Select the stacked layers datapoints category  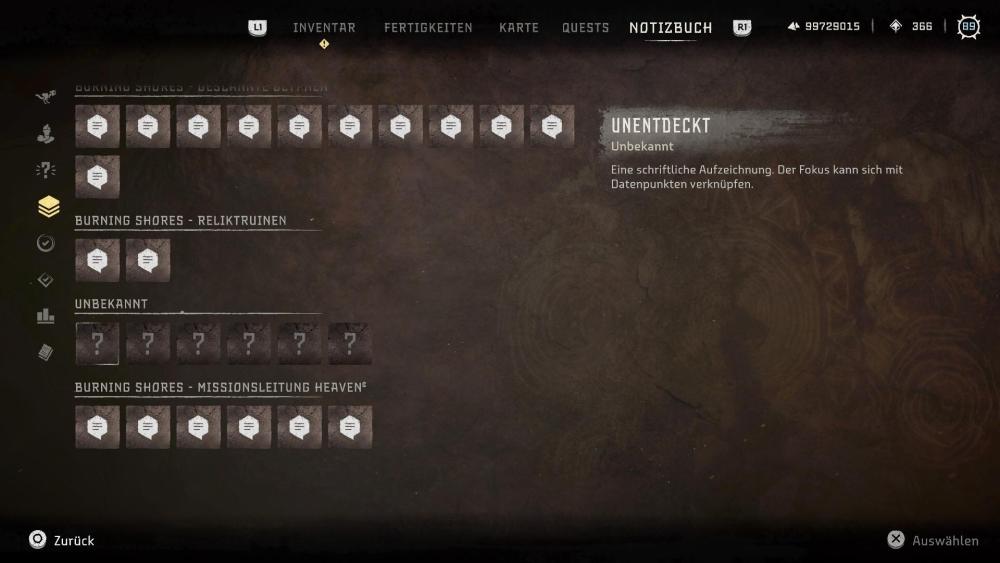(x=47, y=207)
